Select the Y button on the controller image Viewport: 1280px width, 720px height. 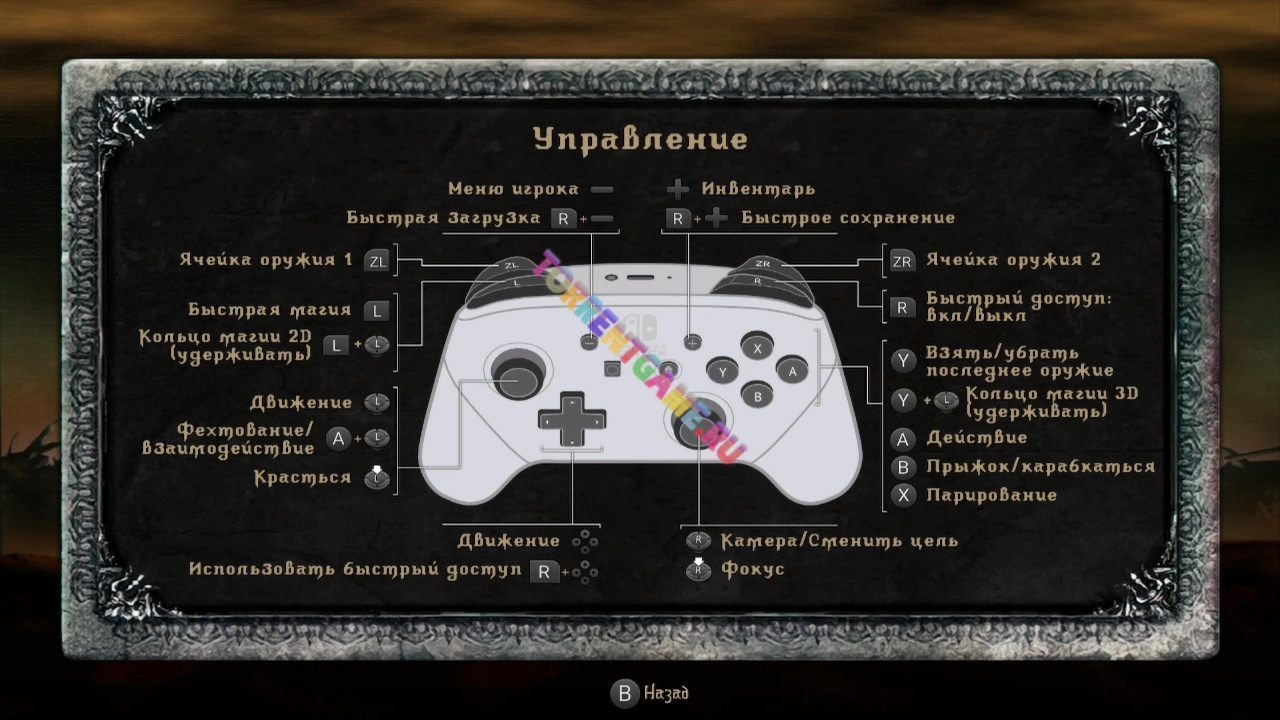pyautogui.click(x=722, y=372)
